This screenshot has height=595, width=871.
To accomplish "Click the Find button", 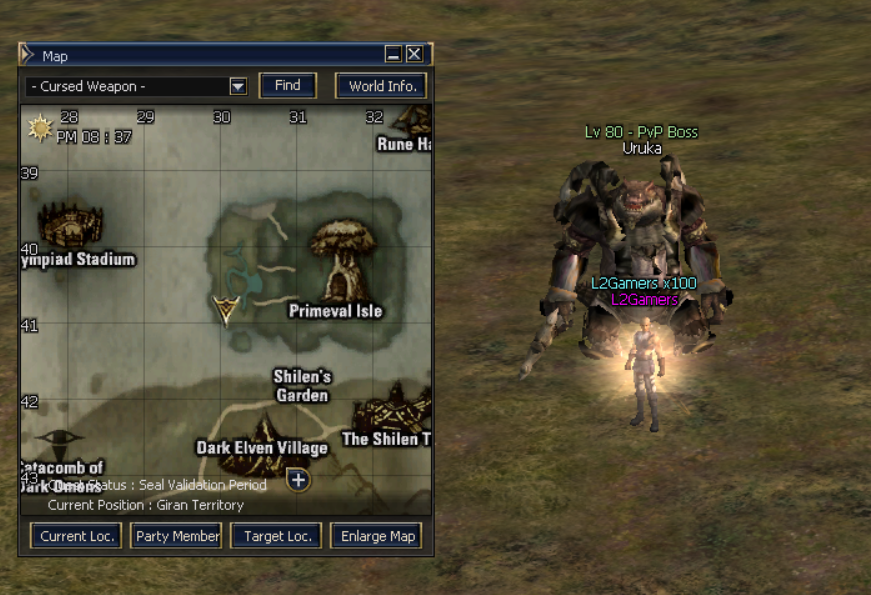I will tap(288, 86).
